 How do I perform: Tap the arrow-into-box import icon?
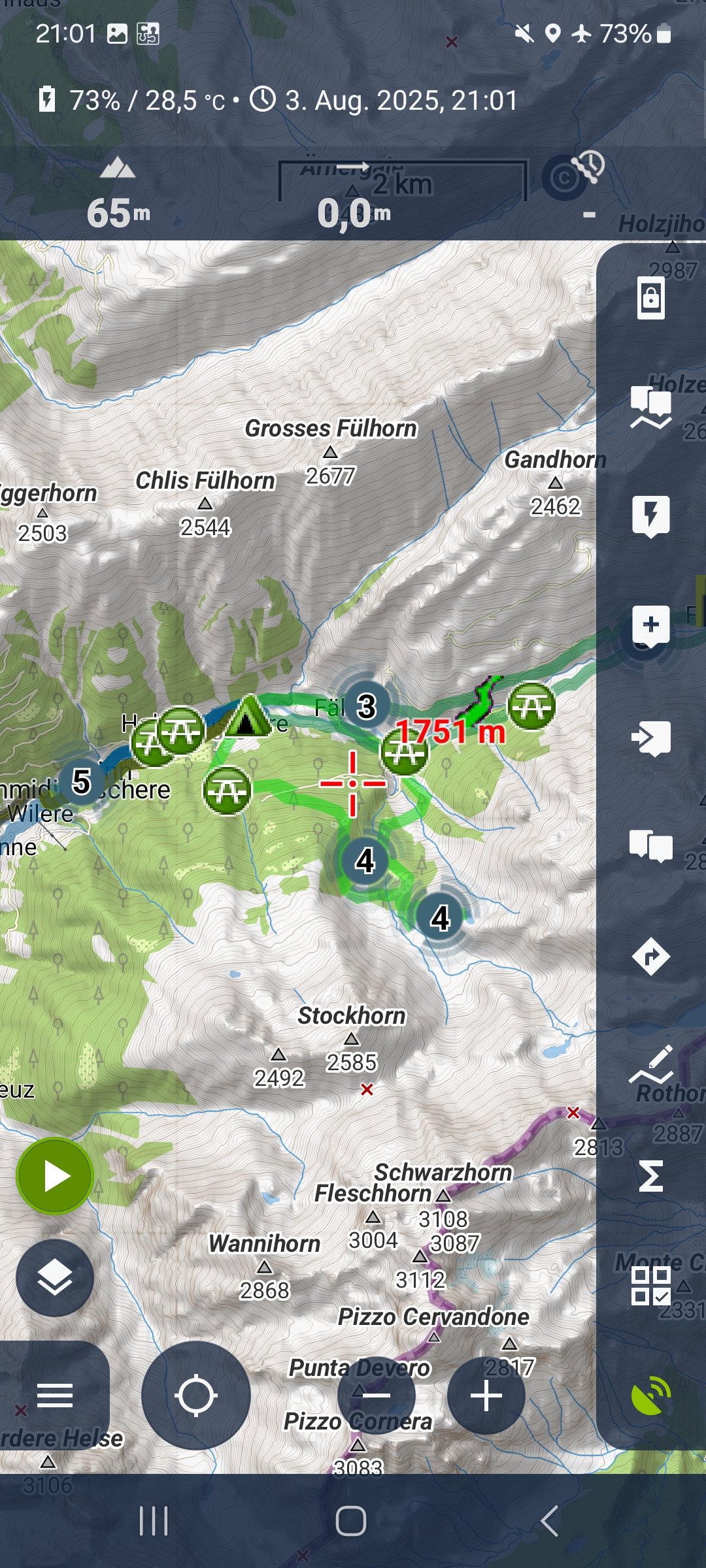coord(651,738)
